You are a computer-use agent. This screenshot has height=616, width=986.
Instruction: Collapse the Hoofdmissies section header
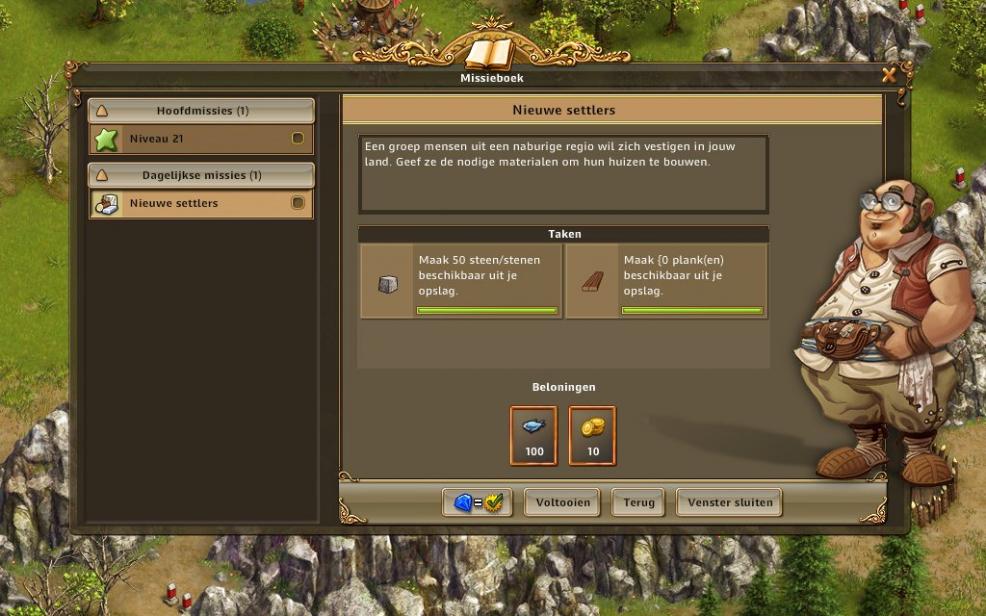click(201, 111)
